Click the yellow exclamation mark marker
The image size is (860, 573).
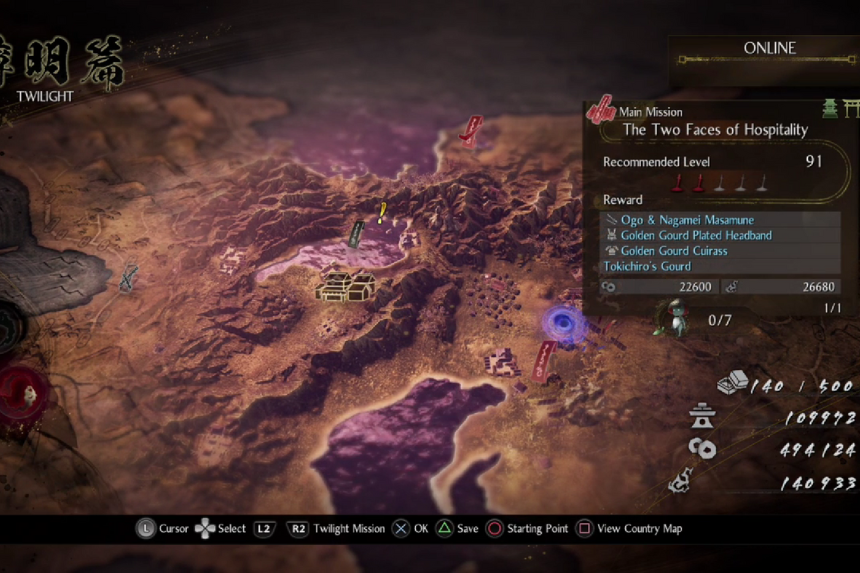click(x=382, y=212)
